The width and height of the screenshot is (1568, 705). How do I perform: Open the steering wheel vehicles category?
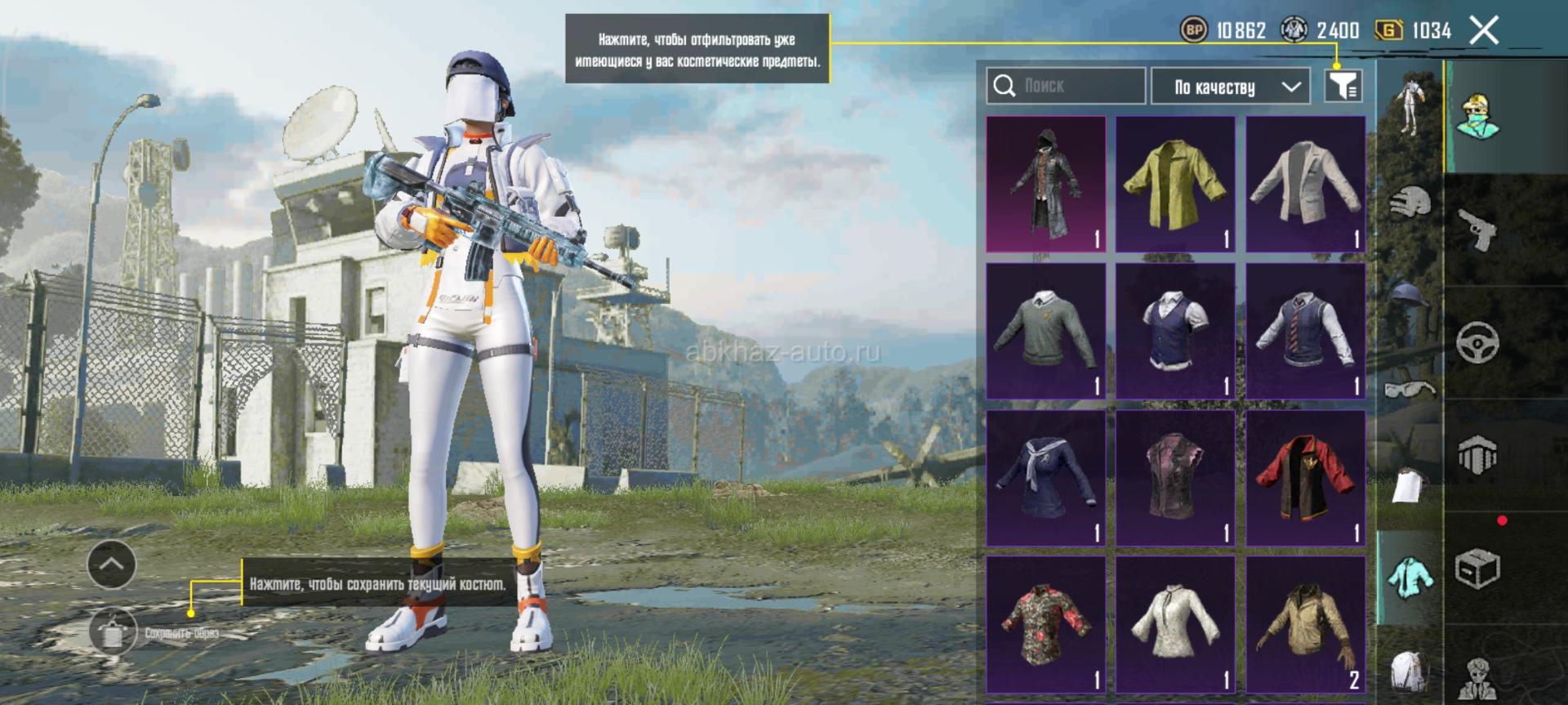(x=1478, y=341)
